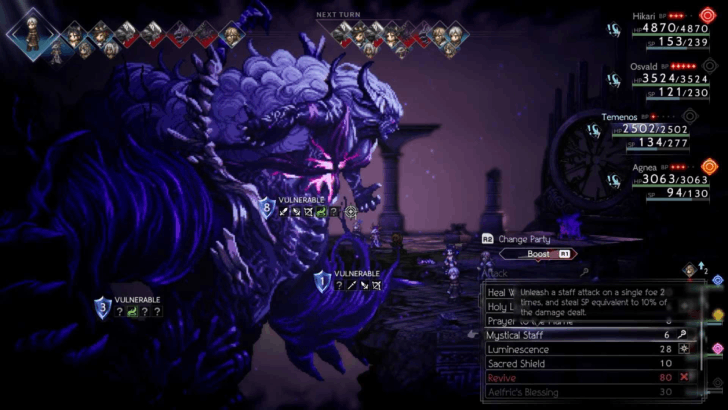Click the Boost button
Image resolution: width=728 pixels, height=410 pixels.
click(547, 255)
